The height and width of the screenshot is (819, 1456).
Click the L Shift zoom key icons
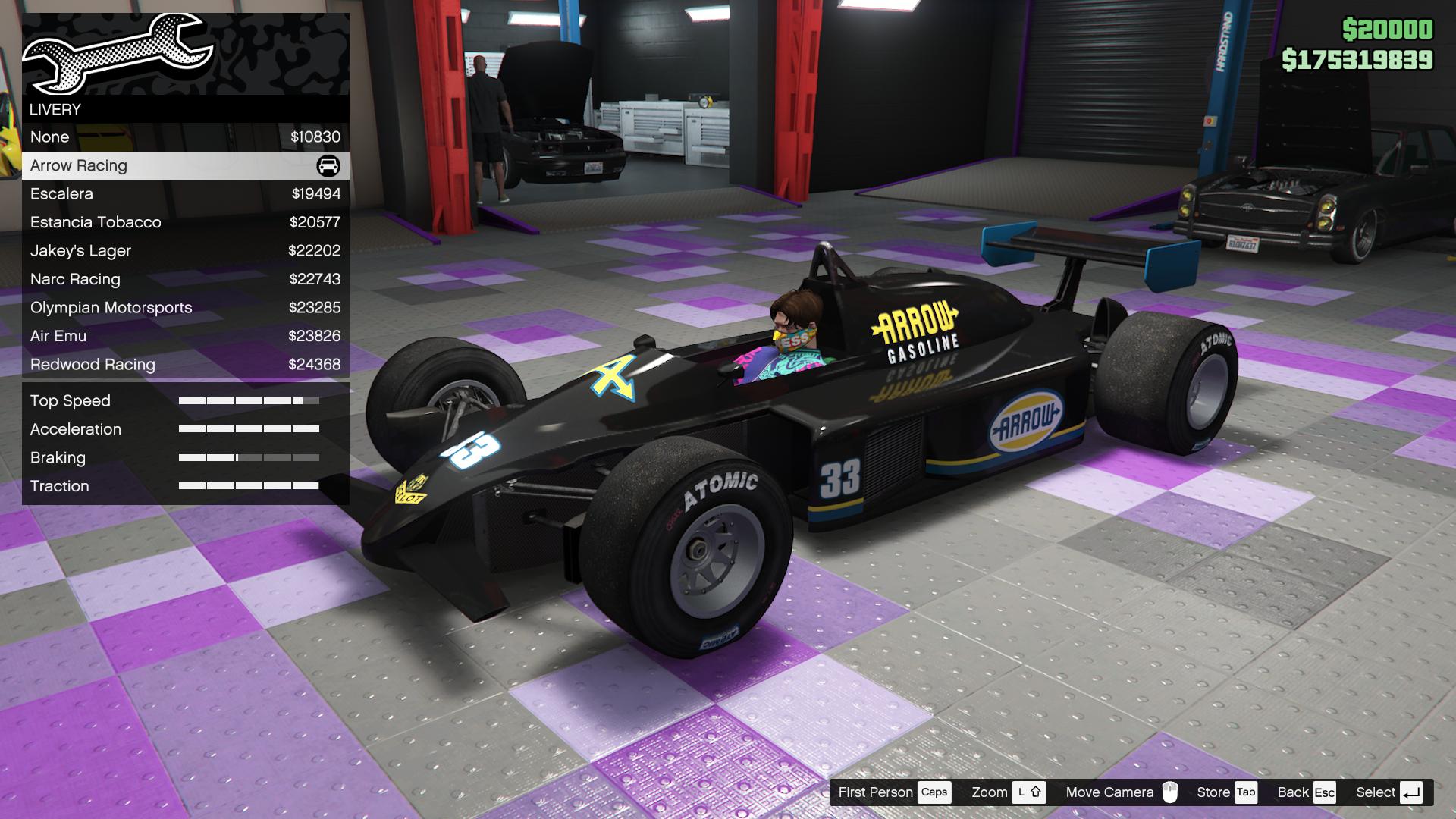(1030, 792)
